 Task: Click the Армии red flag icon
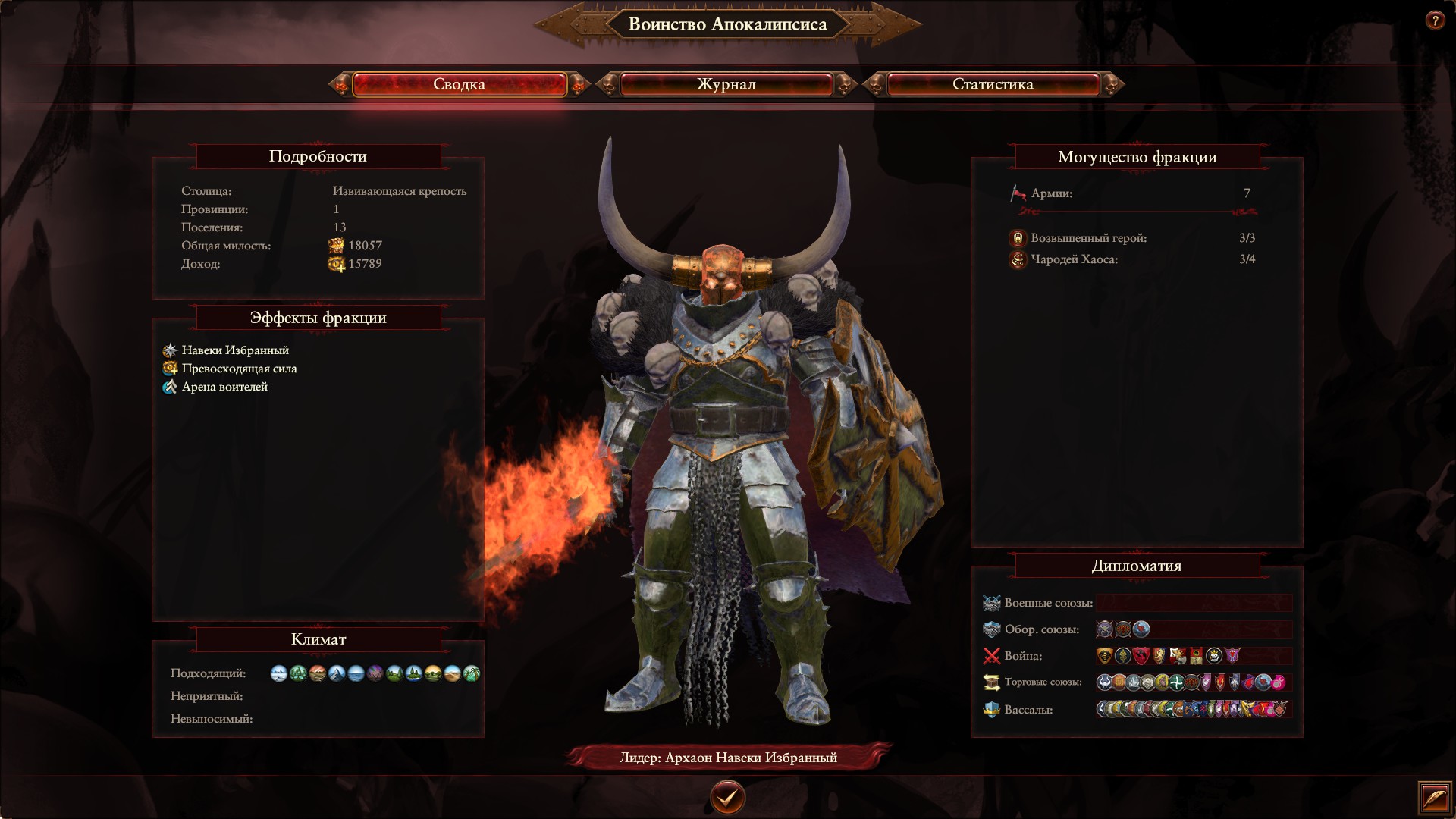1018,193
